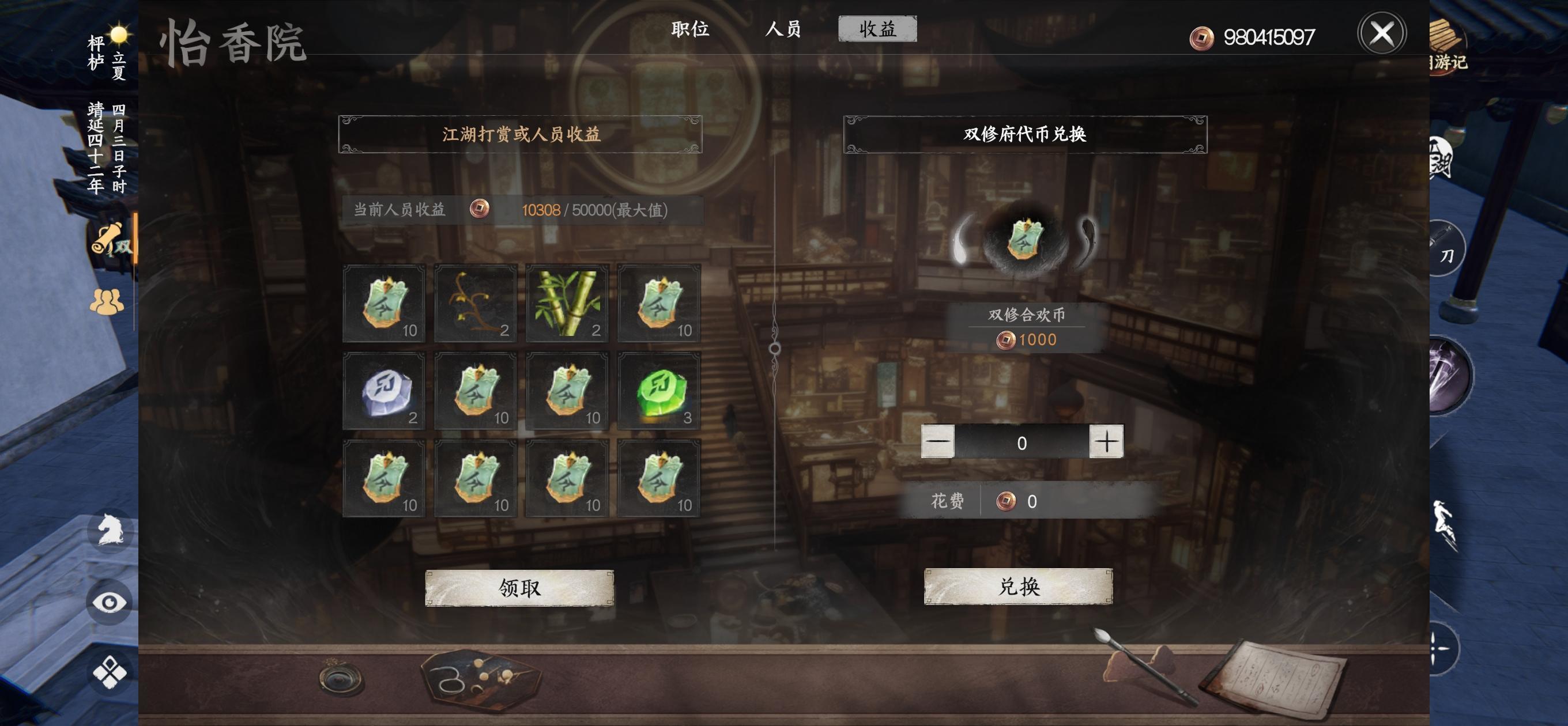This screenshot has width=1568, height=726.
Task: Switch to the 人员 tab
Action: coord(782,29)
